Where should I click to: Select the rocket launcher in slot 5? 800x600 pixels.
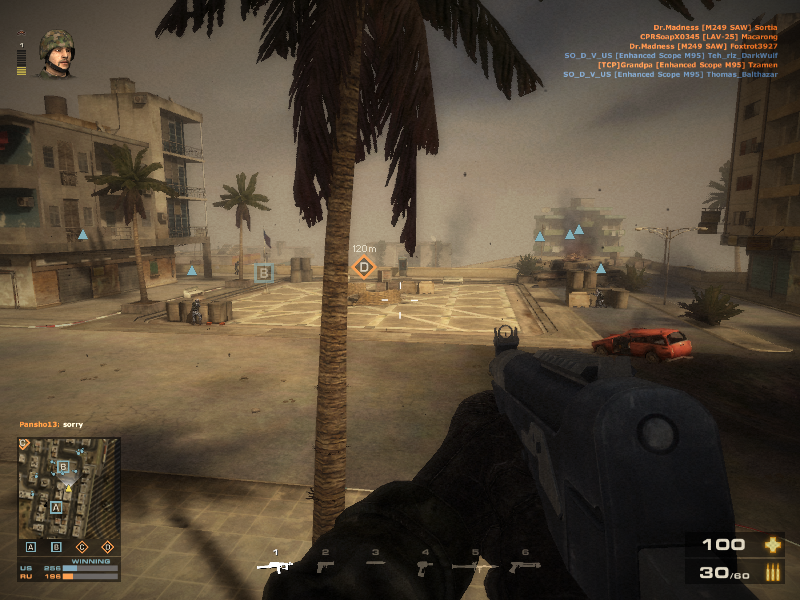(474, 566)
